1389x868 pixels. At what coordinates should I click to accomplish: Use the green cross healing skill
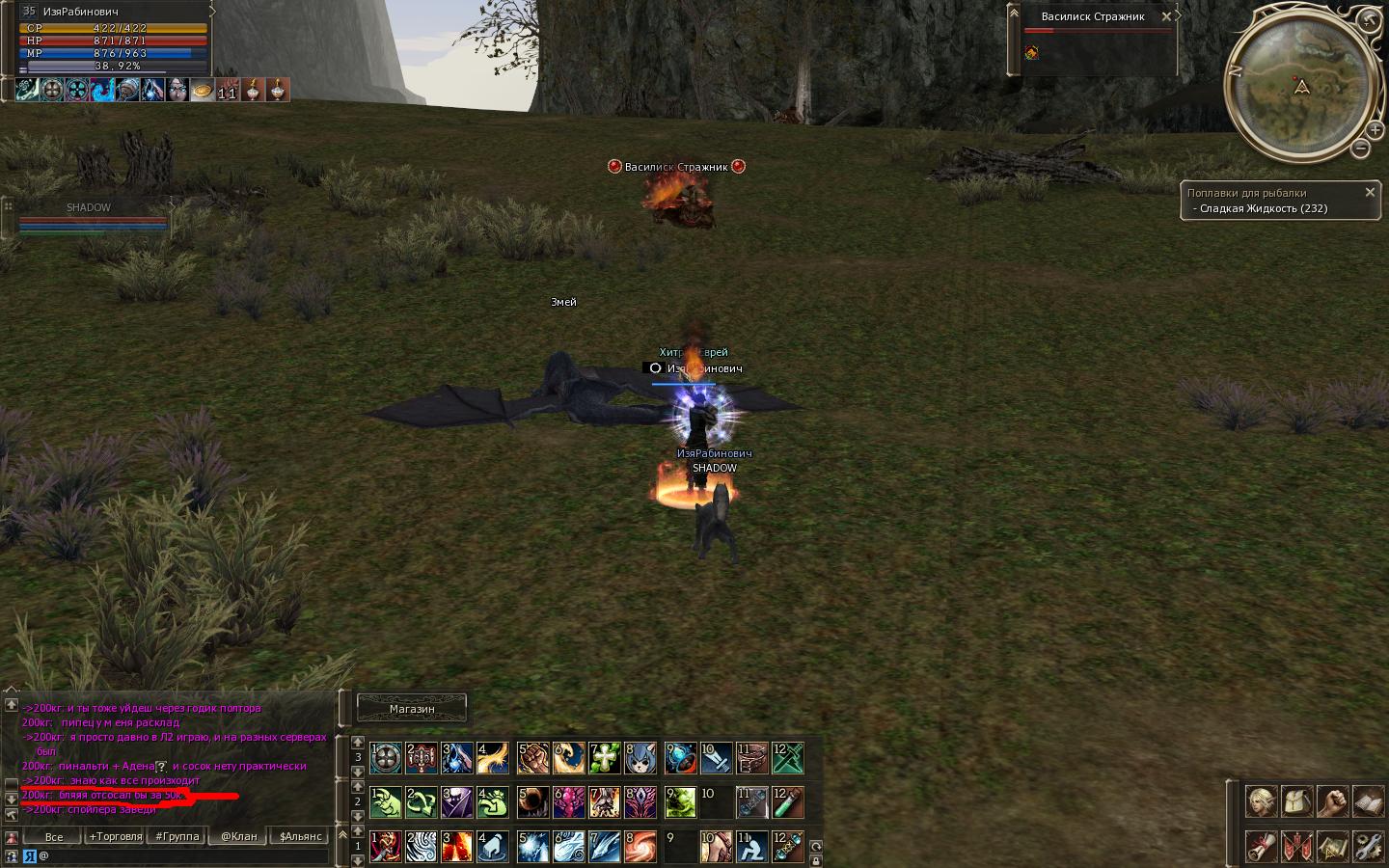coord(605,757)
